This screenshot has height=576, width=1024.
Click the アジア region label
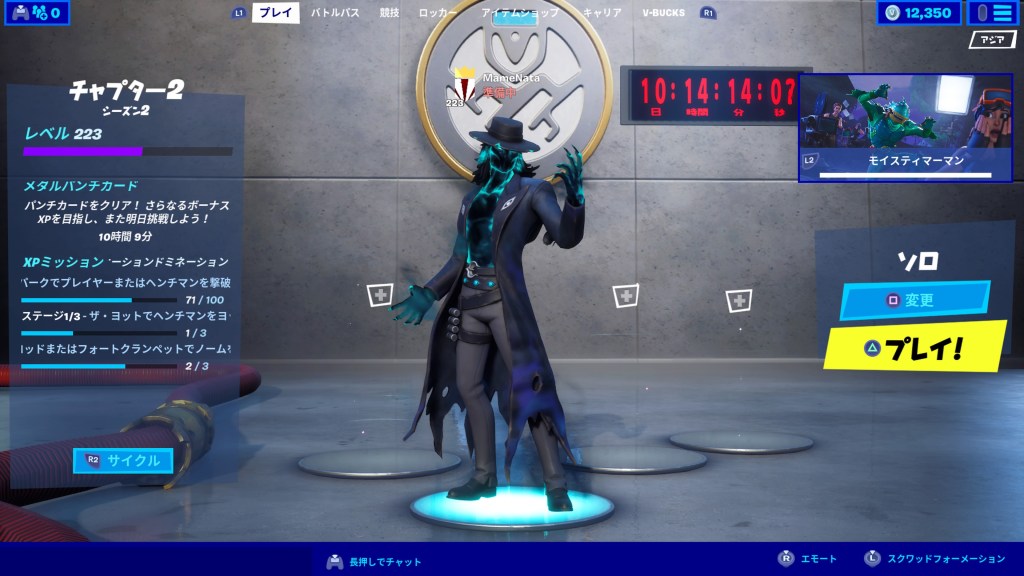[x=992, y=40]
